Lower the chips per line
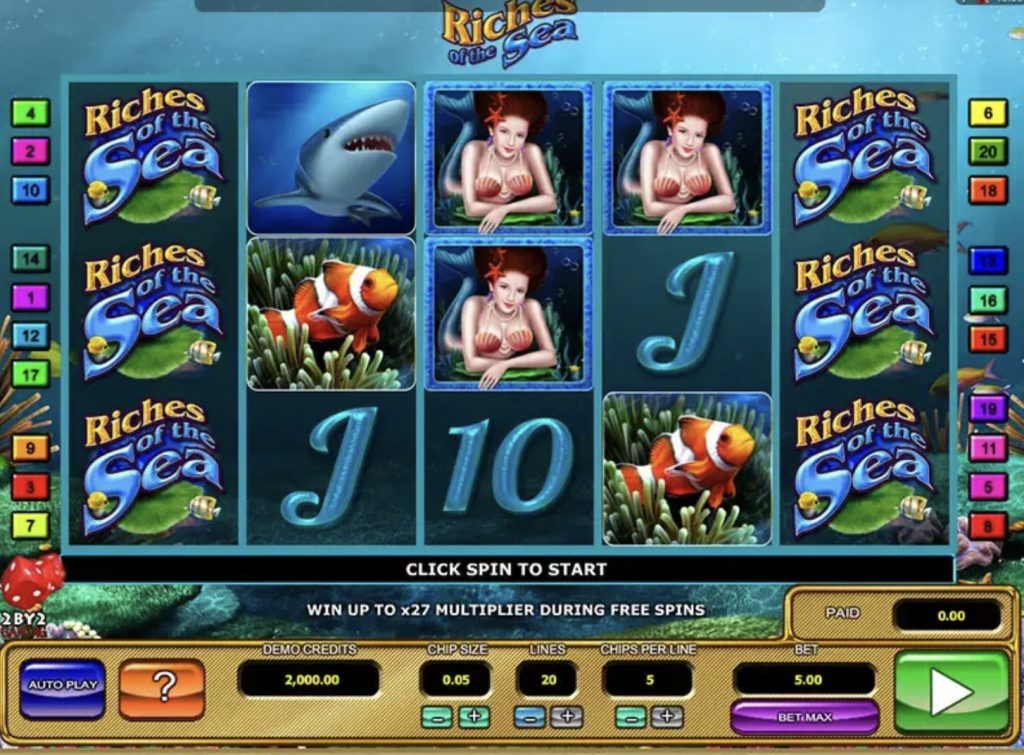 630,717
